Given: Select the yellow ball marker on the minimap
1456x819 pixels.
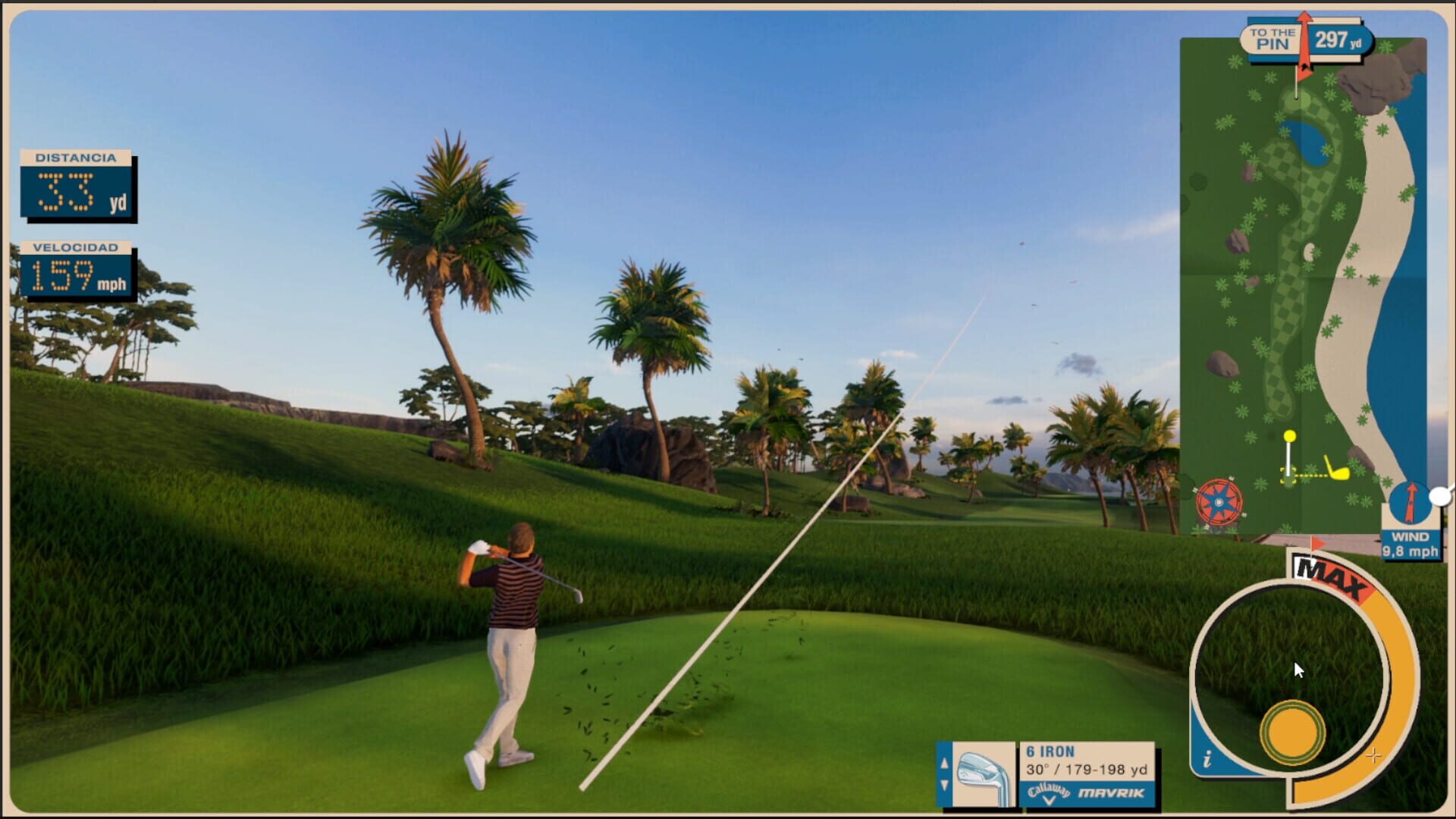Looking at the screenshot, I should tap(1290, 437).
